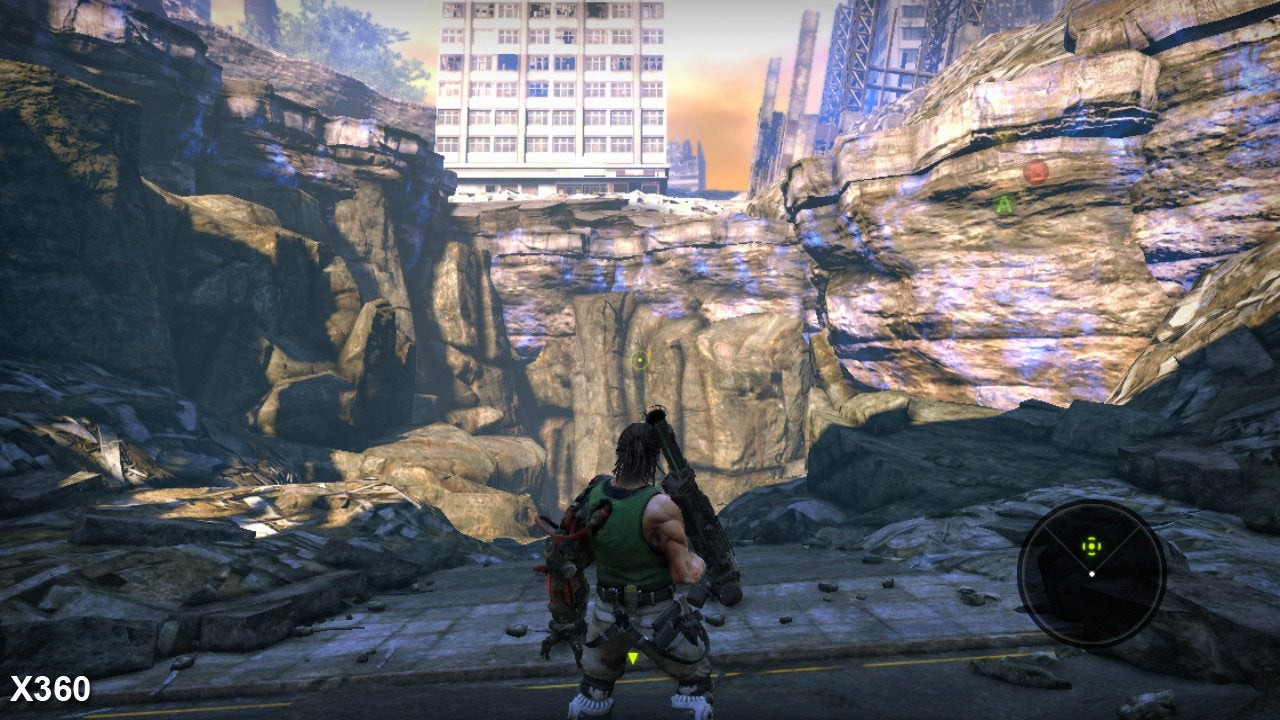Click the circular radar minimap
This screenshot has width=1280, height=720.
(x=1091, y=574)
